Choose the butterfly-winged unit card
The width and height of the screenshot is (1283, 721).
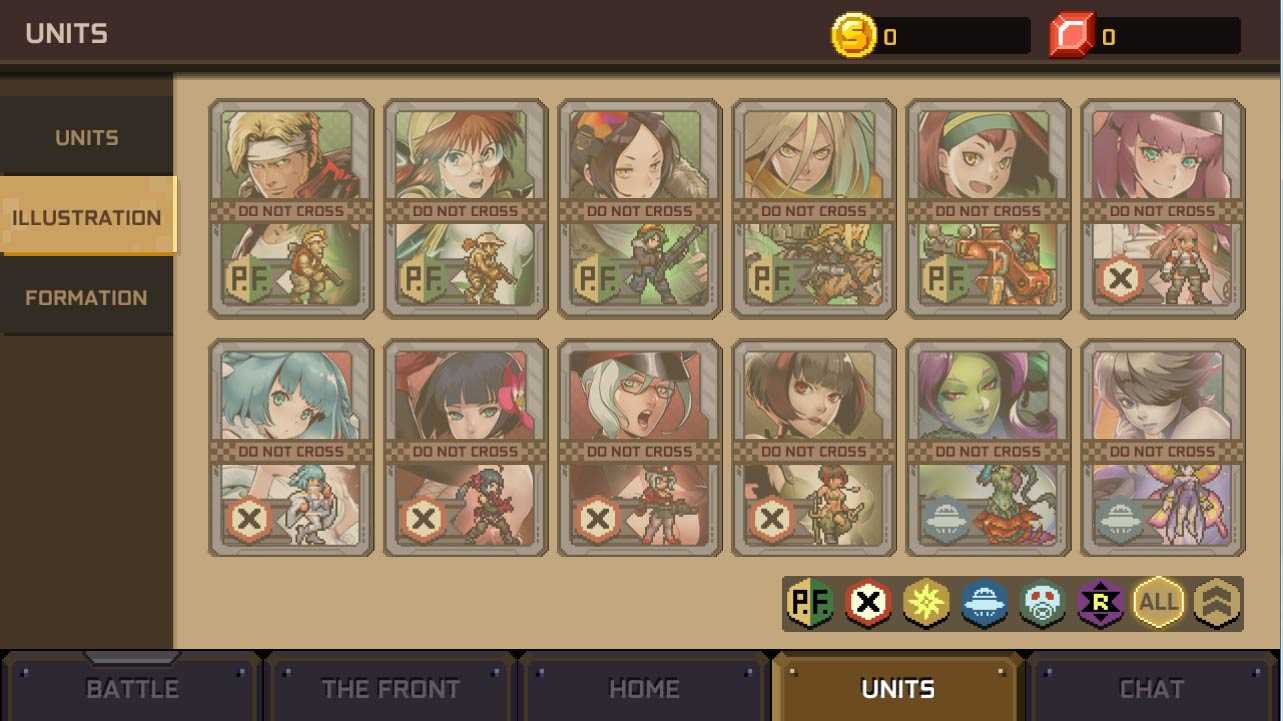[1162, 447]
